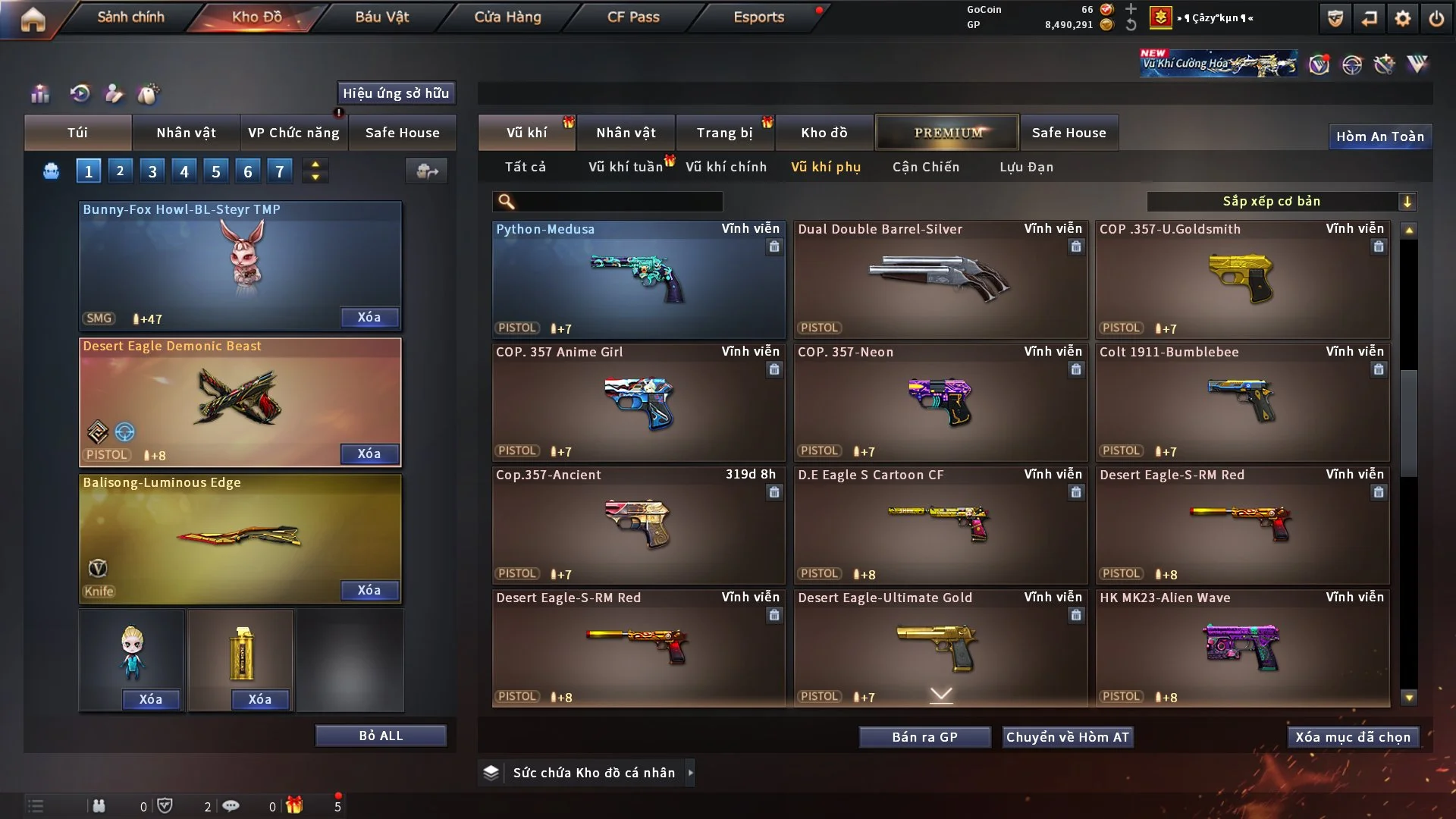The image size is (1456, 819).
Task: Click Bán ra GP button
Action: [x=924, y=737]
